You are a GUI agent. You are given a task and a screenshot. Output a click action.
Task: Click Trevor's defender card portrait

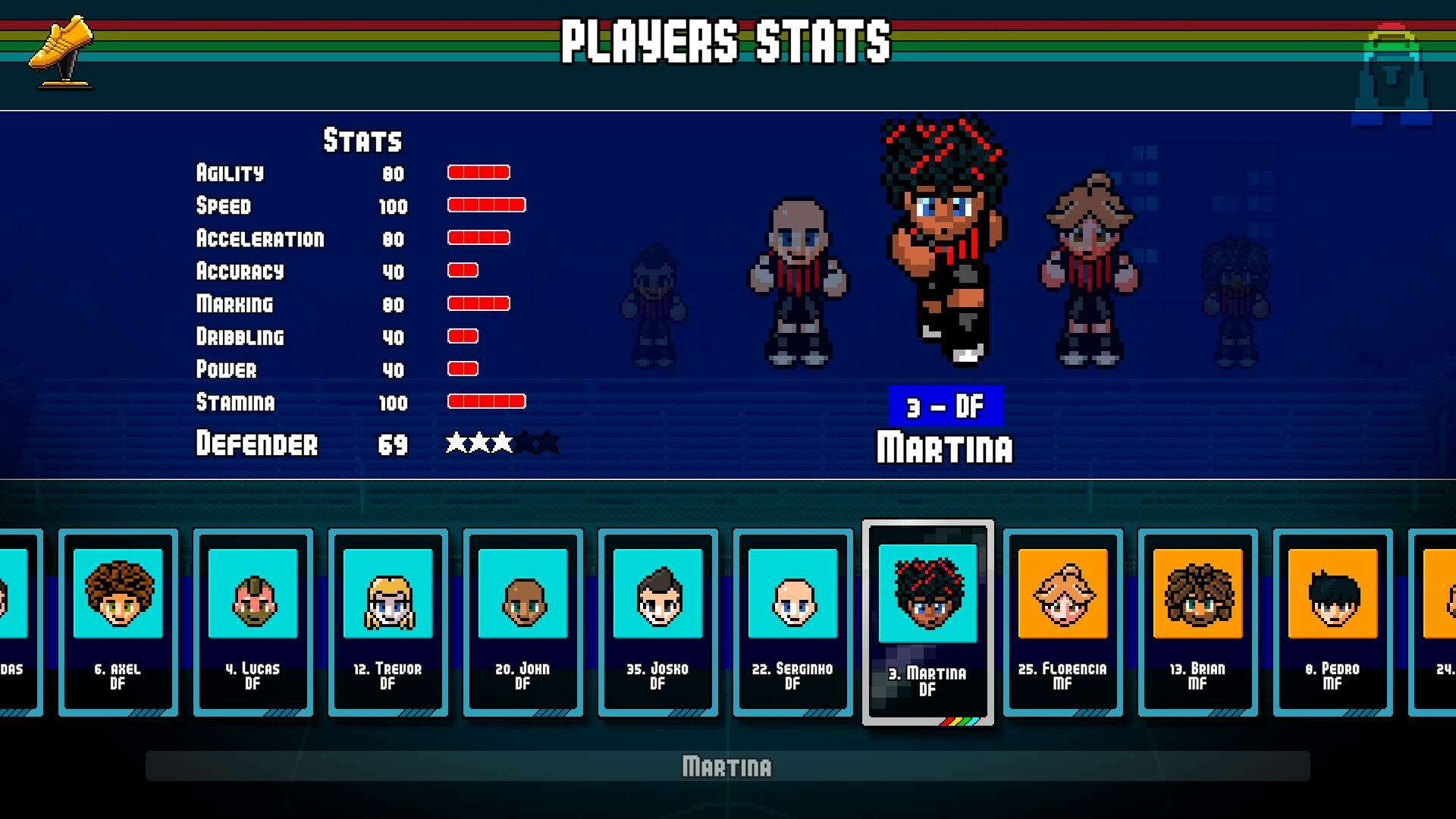[x=388, y=595]
